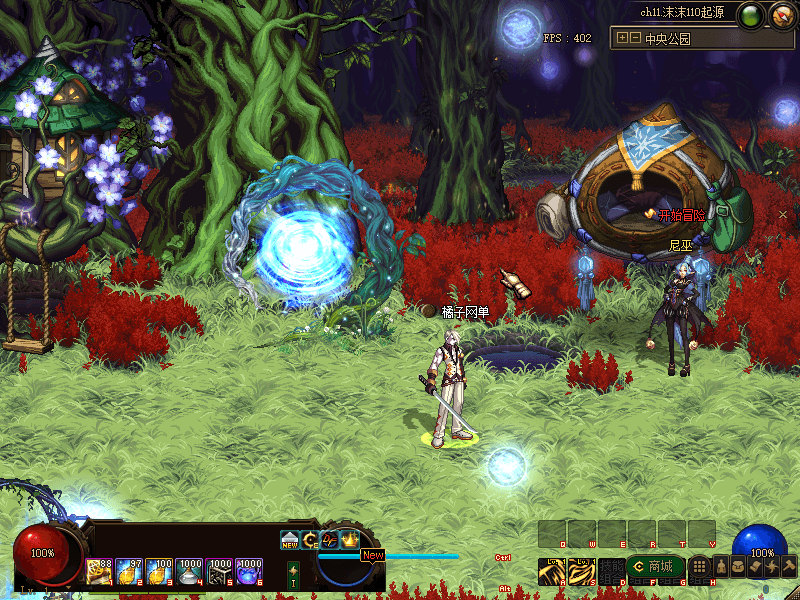Viewport: 800px width, 600px height.
Task: Activate the skill bound to key A
Action: coord(552,570)
